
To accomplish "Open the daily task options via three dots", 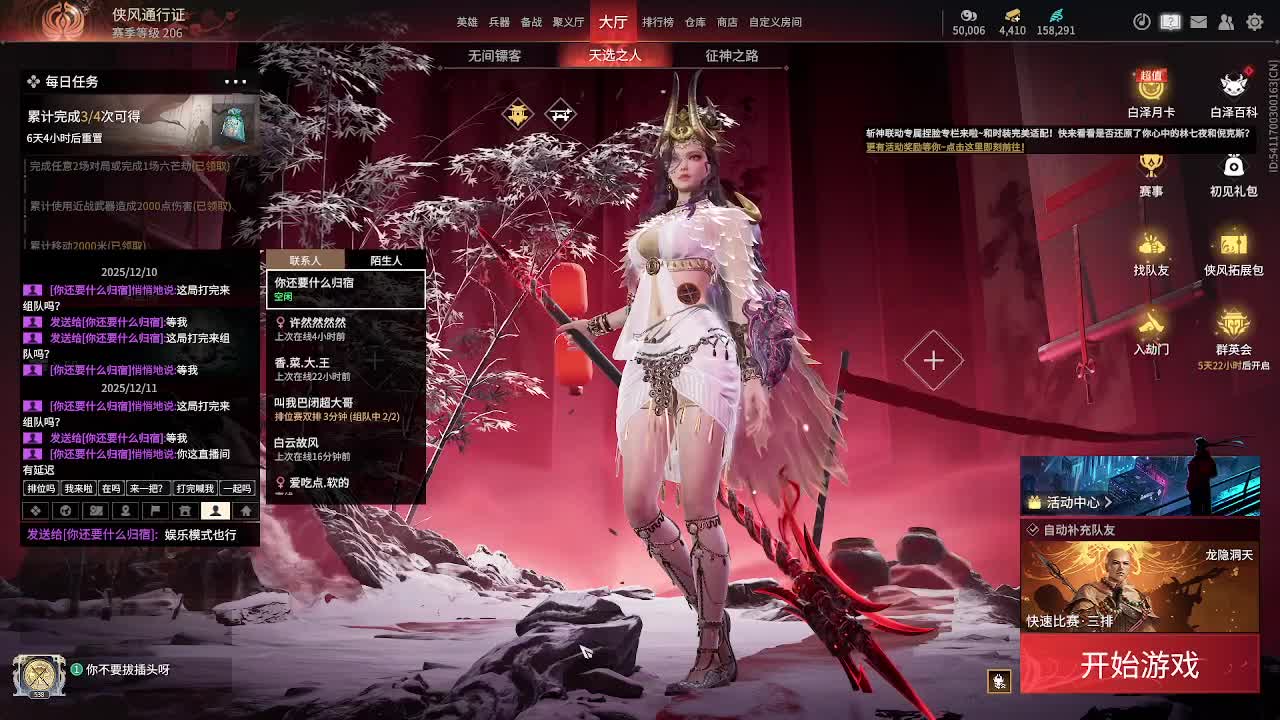I will click(x=236, y=81).
